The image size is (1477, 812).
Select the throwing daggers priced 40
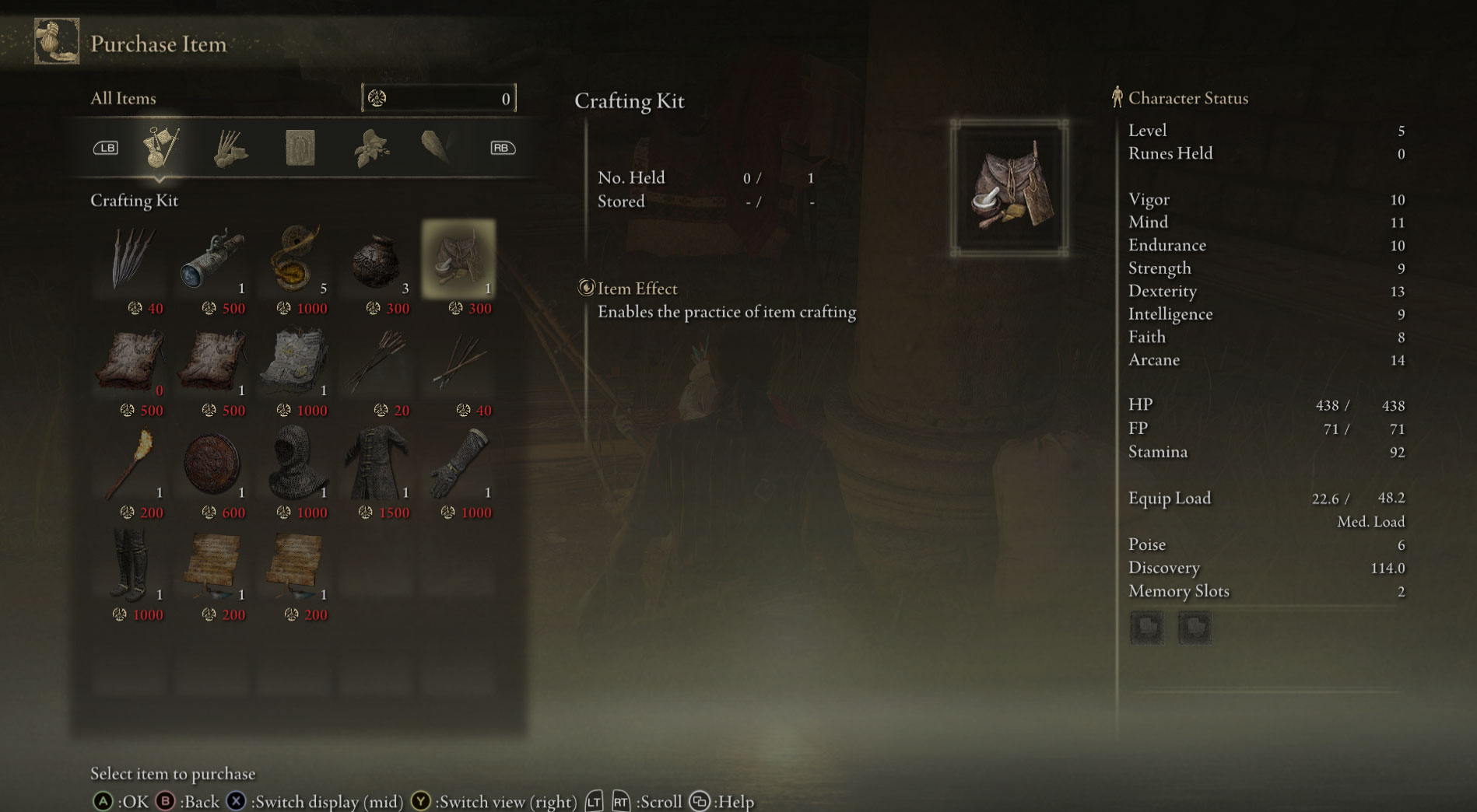point(132,259)
